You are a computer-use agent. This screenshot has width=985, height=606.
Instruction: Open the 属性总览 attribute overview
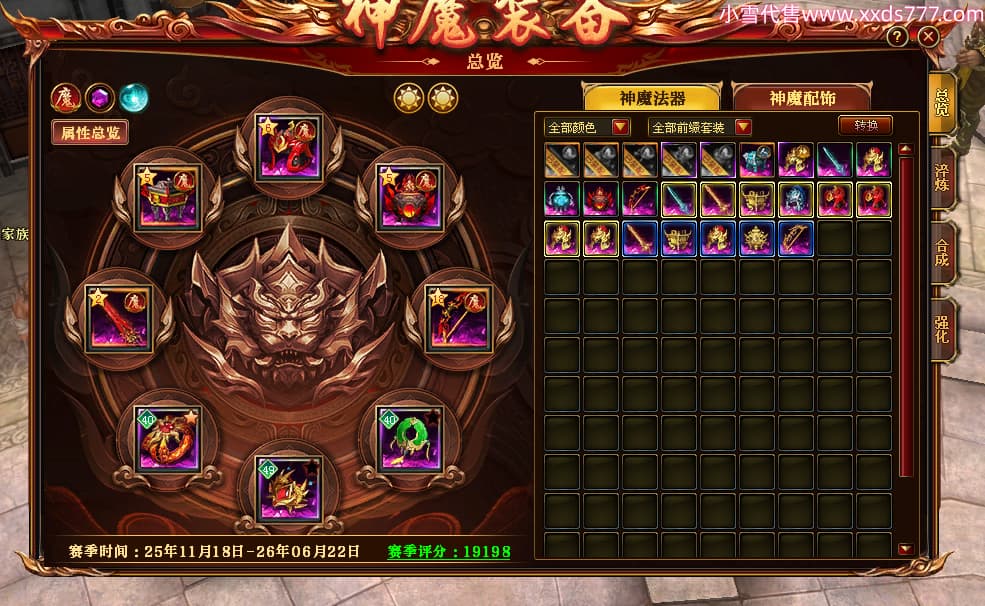click(90, 131)
